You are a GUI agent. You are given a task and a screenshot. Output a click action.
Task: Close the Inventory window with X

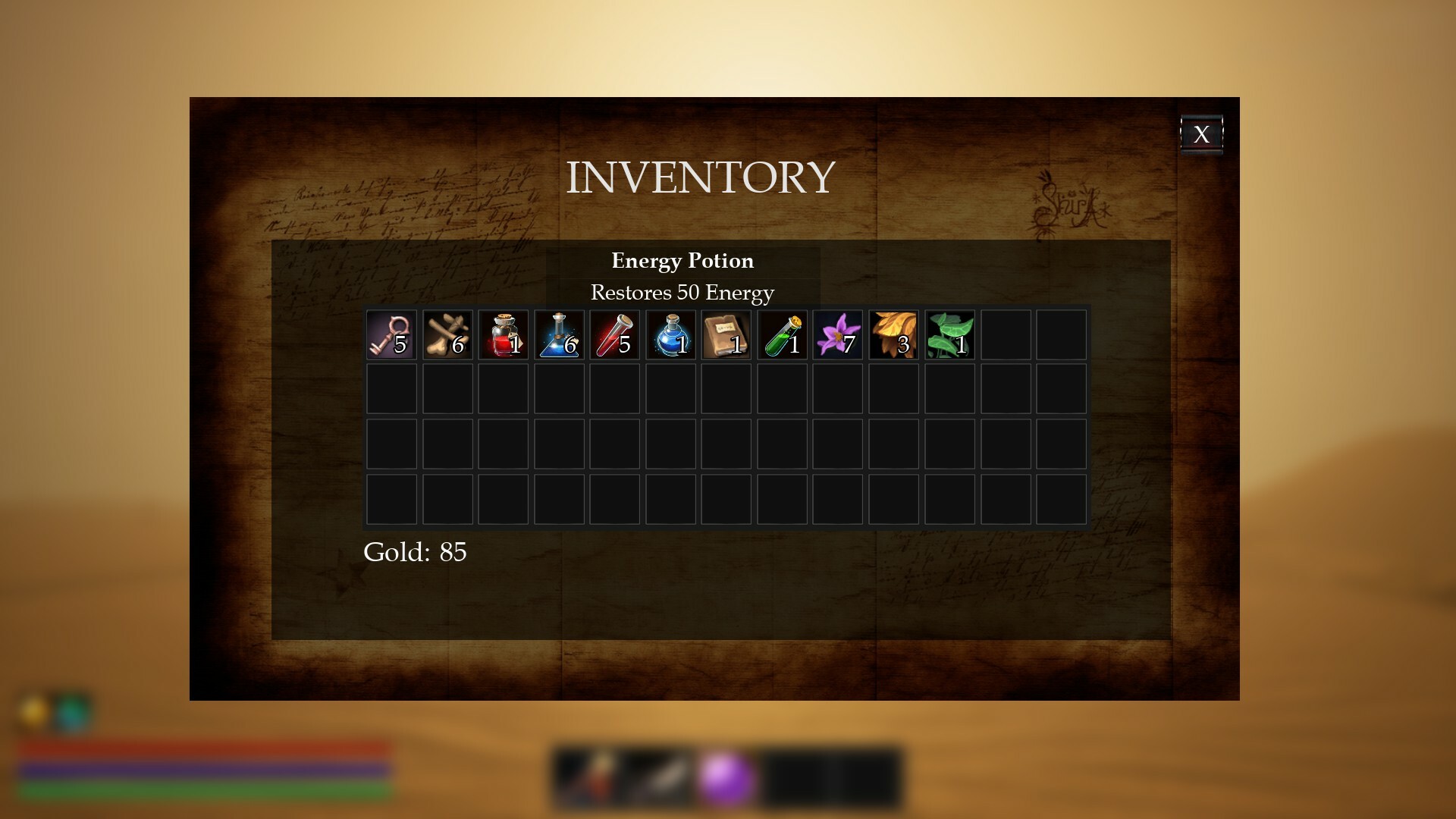[1203, 134]
